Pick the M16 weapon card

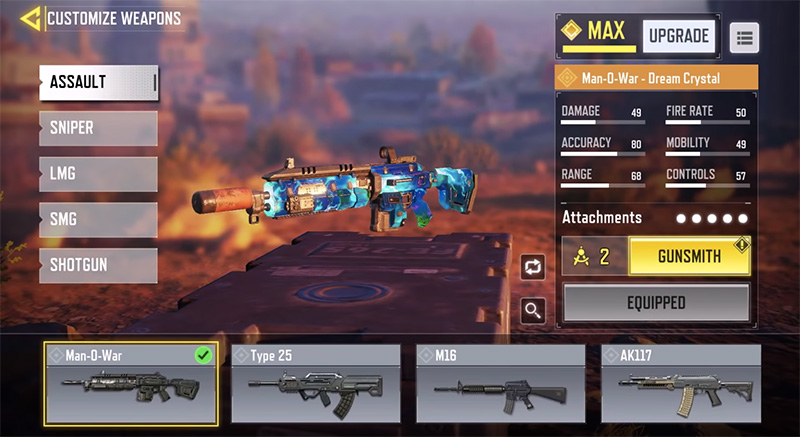[x=501, y=384]
